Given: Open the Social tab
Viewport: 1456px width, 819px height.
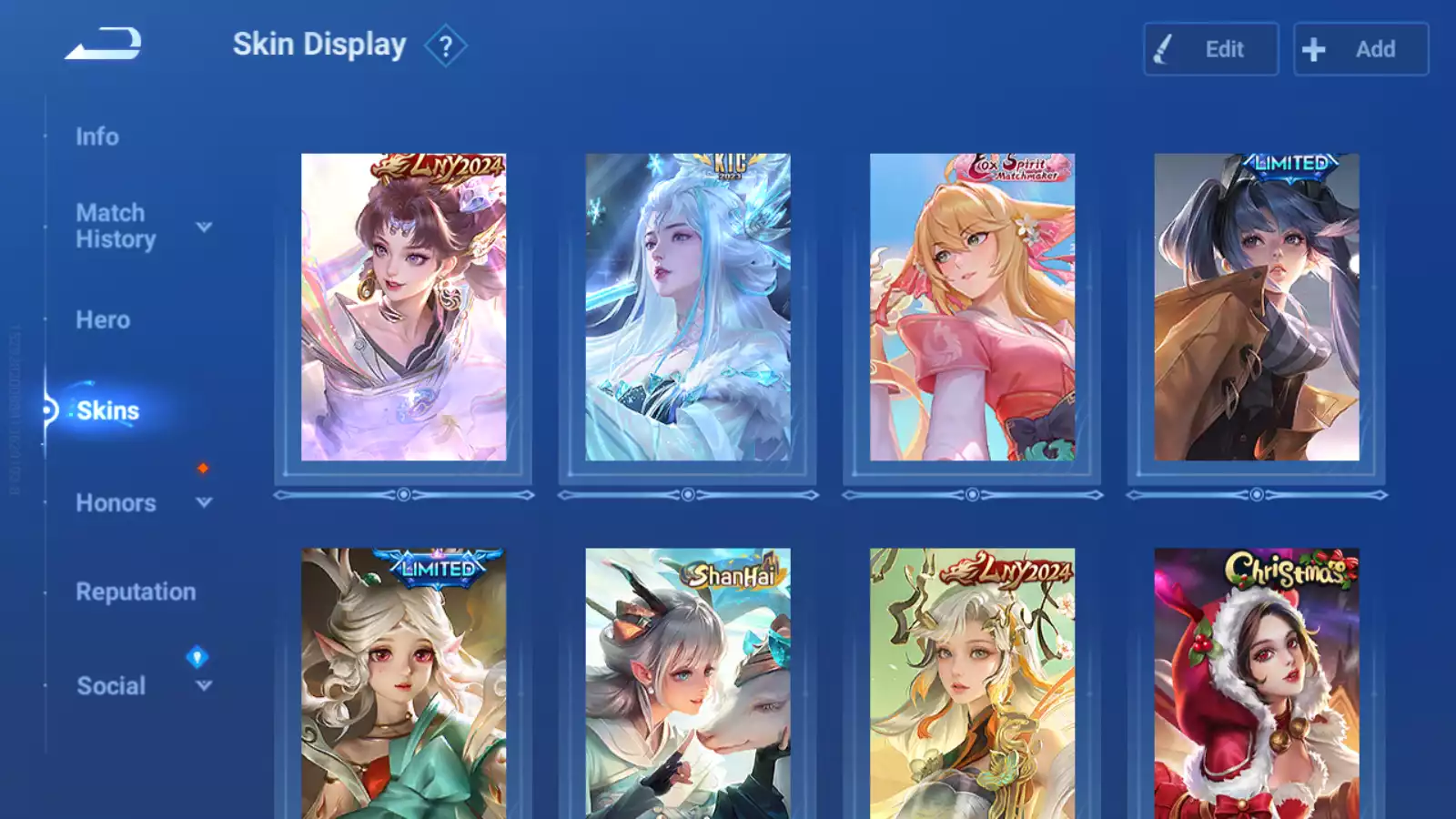Looking at the screenshot, I should [x=111, y=686].
